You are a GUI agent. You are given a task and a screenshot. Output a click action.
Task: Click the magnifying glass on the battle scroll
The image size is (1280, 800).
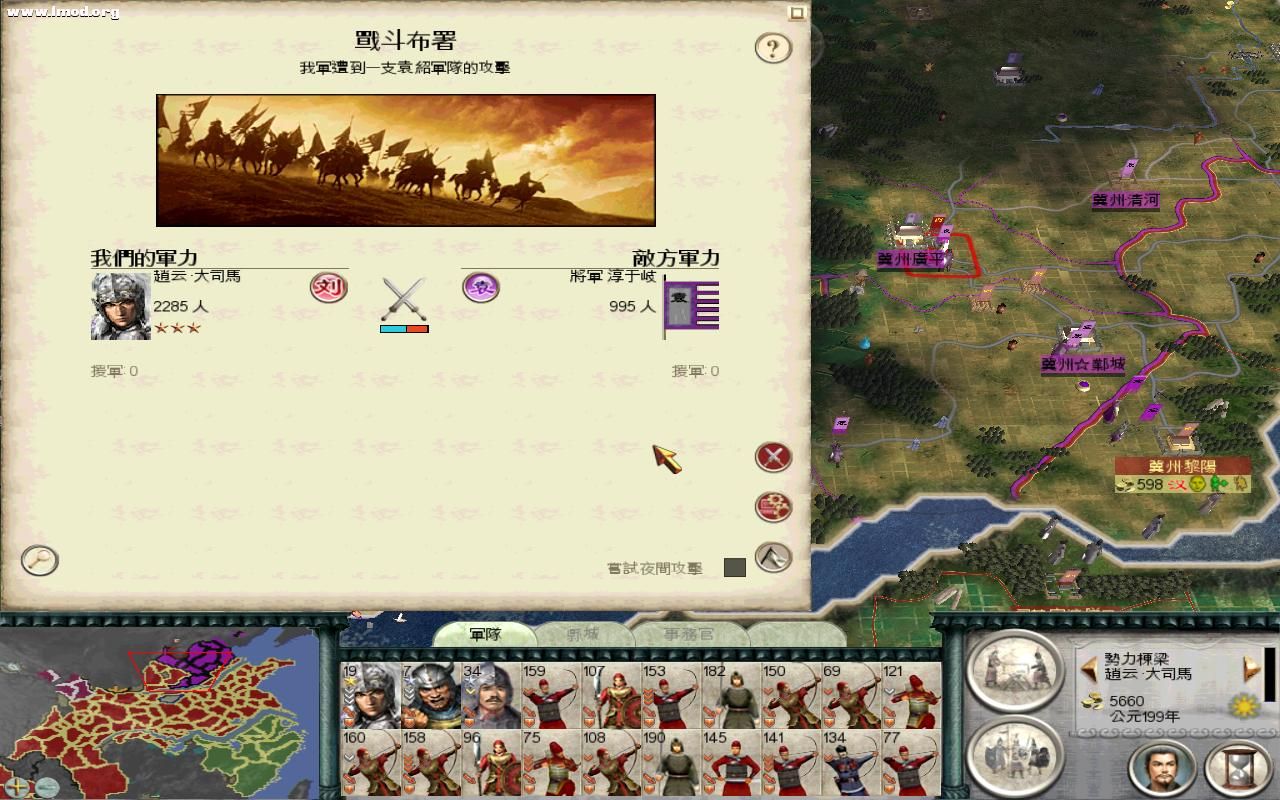pyautogui.click(x=38, y=561)
